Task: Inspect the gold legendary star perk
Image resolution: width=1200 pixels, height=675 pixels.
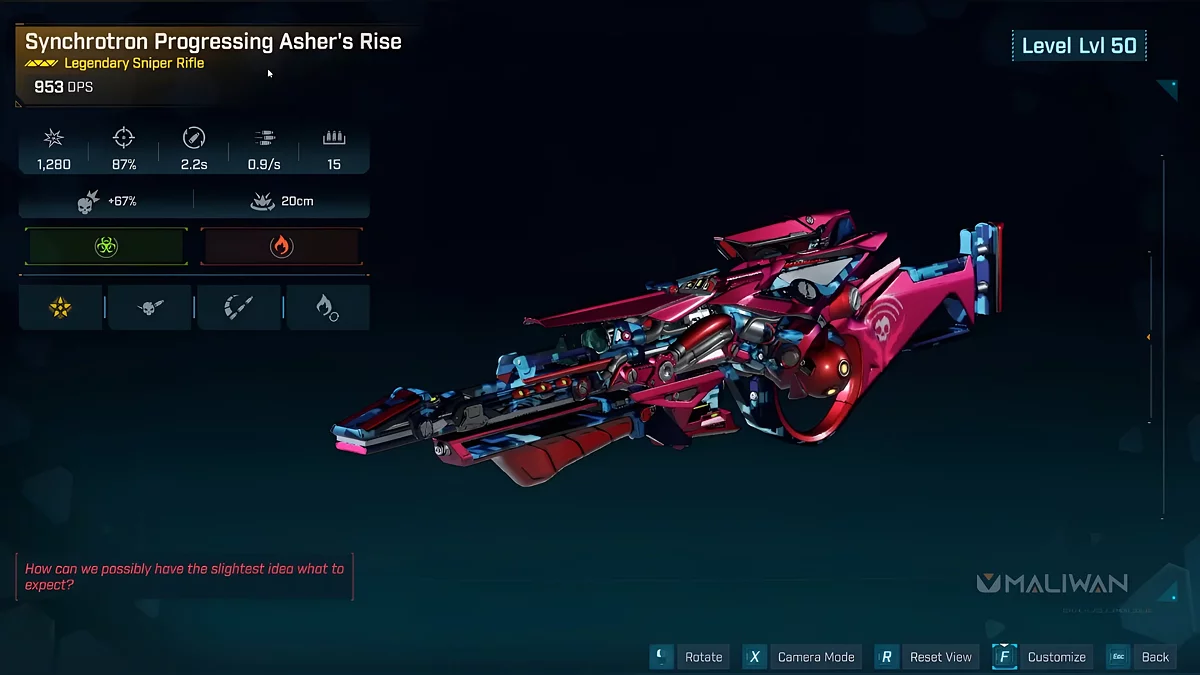Action: coord(60,308)
